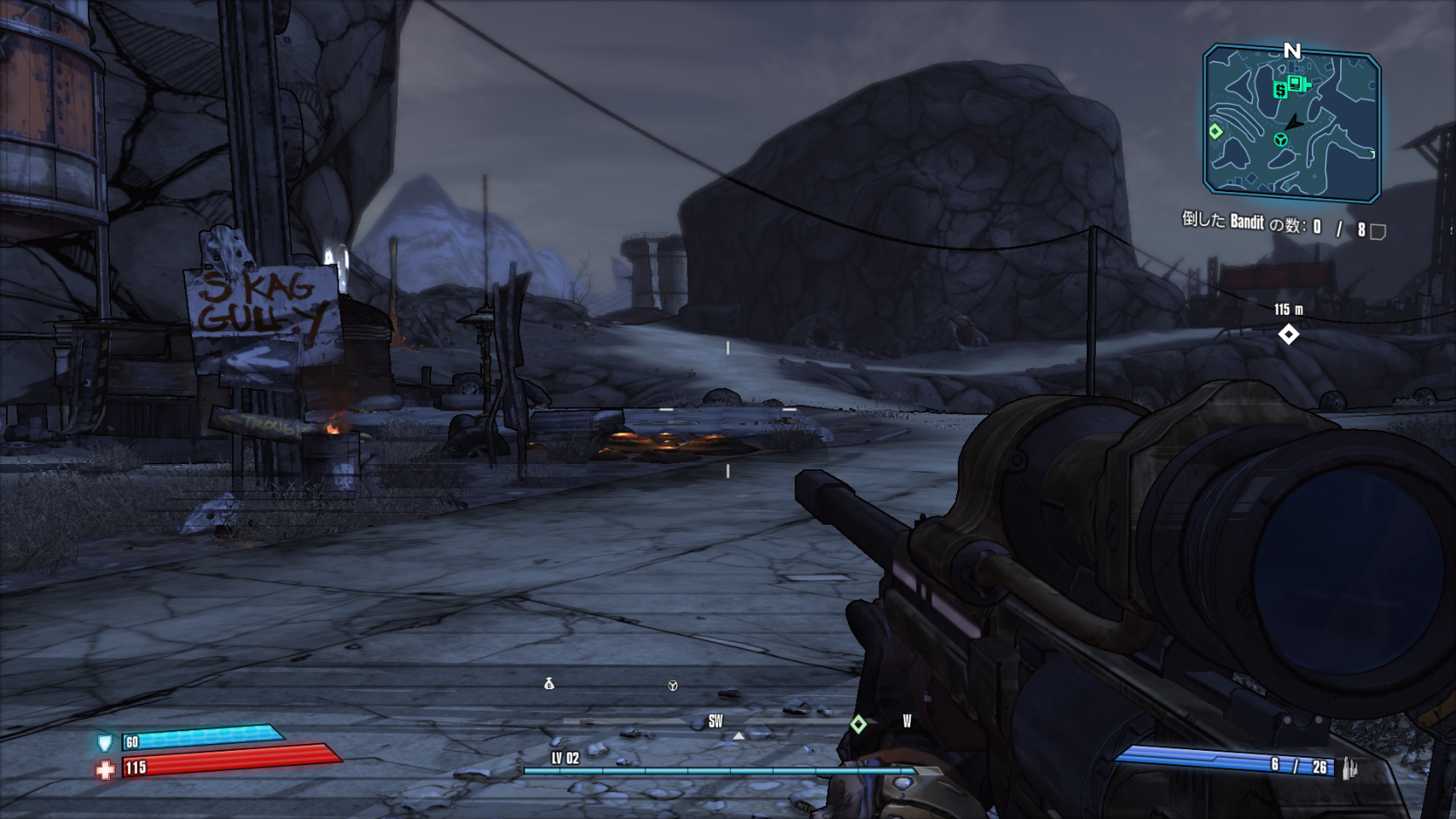
Task: Tick the checkbox beside the Bandit objective
Action: (x=1378, y=230)
